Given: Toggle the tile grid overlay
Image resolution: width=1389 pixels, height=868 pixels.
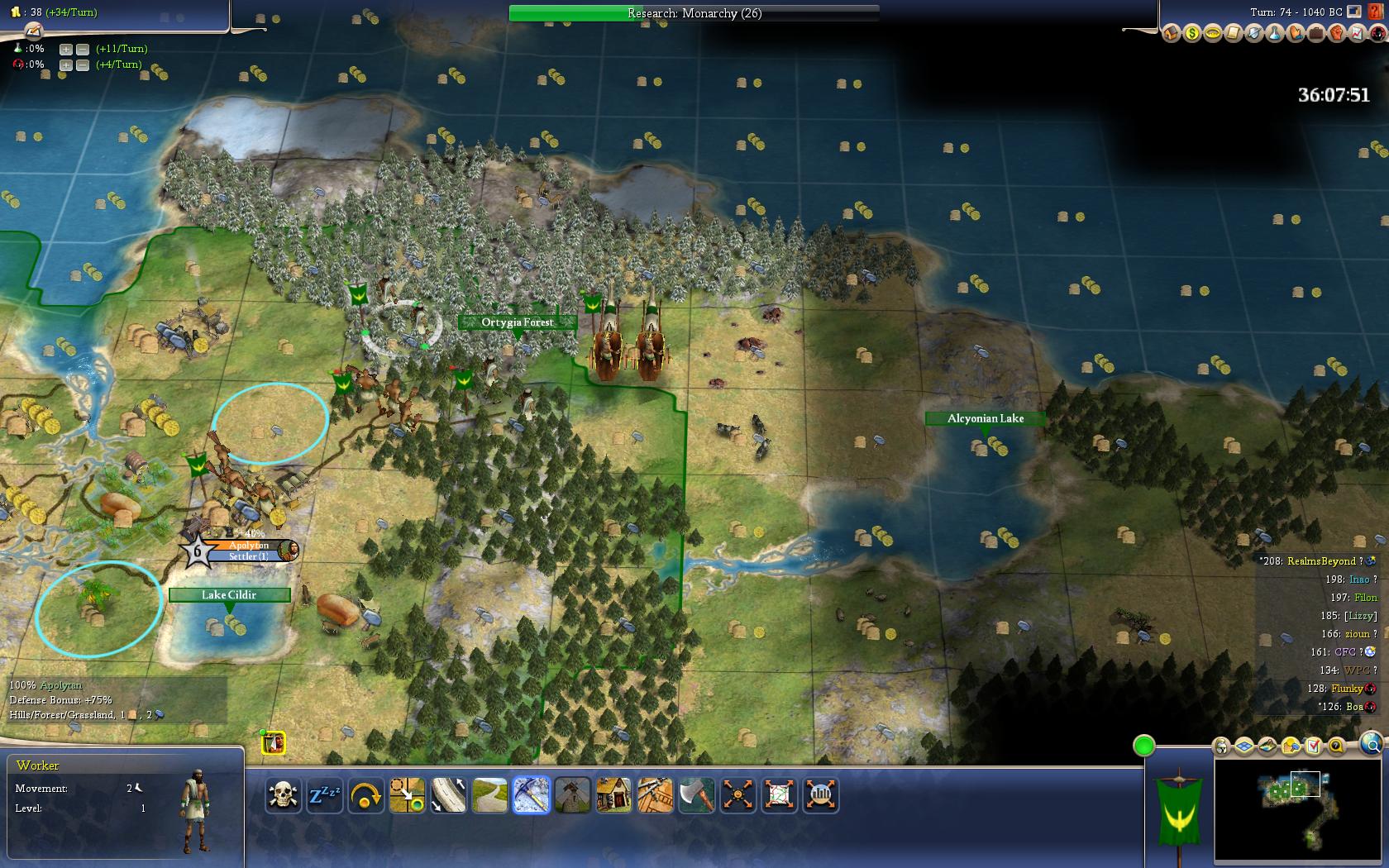Looking at the screenshot, I should tap(1245, 746).
